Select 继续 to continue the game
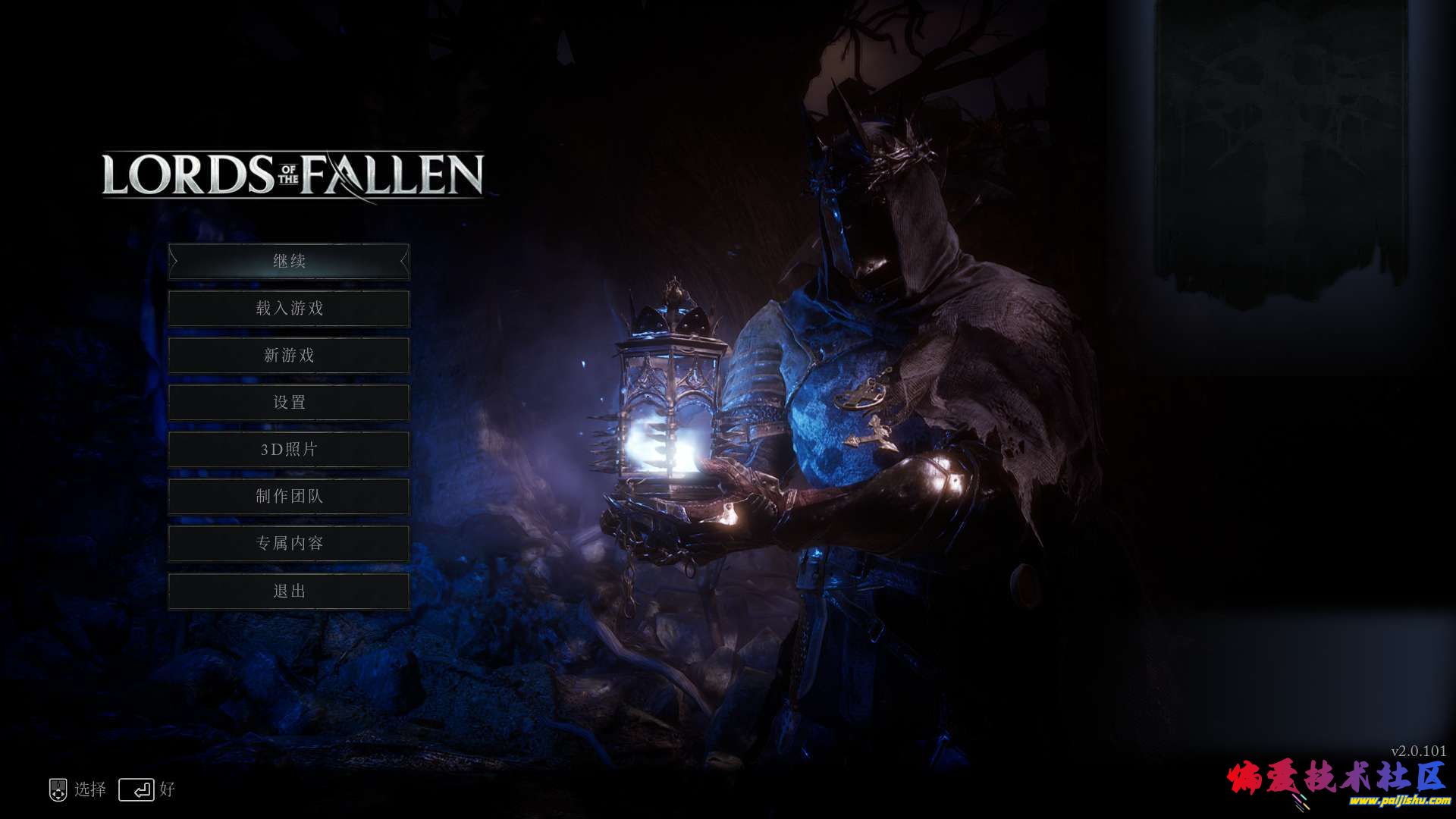Screen dimensions: 1456x819 (289, 262)
